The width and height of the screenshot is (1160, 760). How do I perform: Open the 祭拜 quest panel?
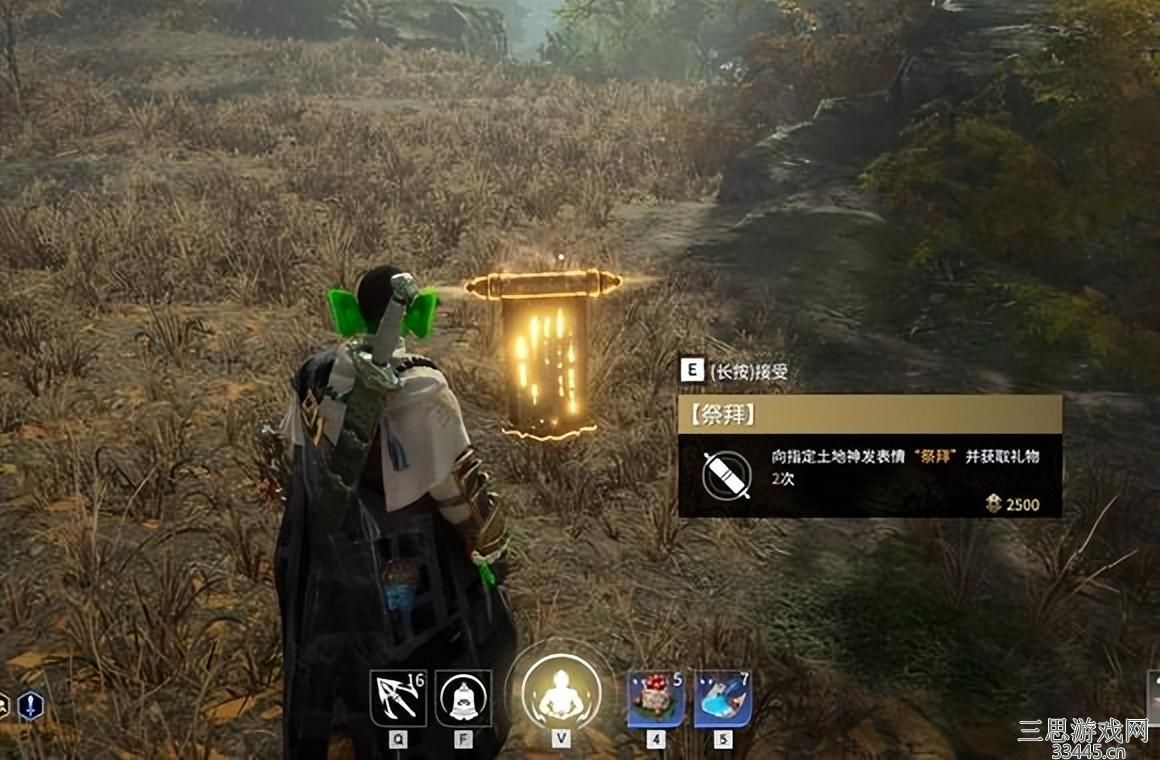[x=869, y=414]
